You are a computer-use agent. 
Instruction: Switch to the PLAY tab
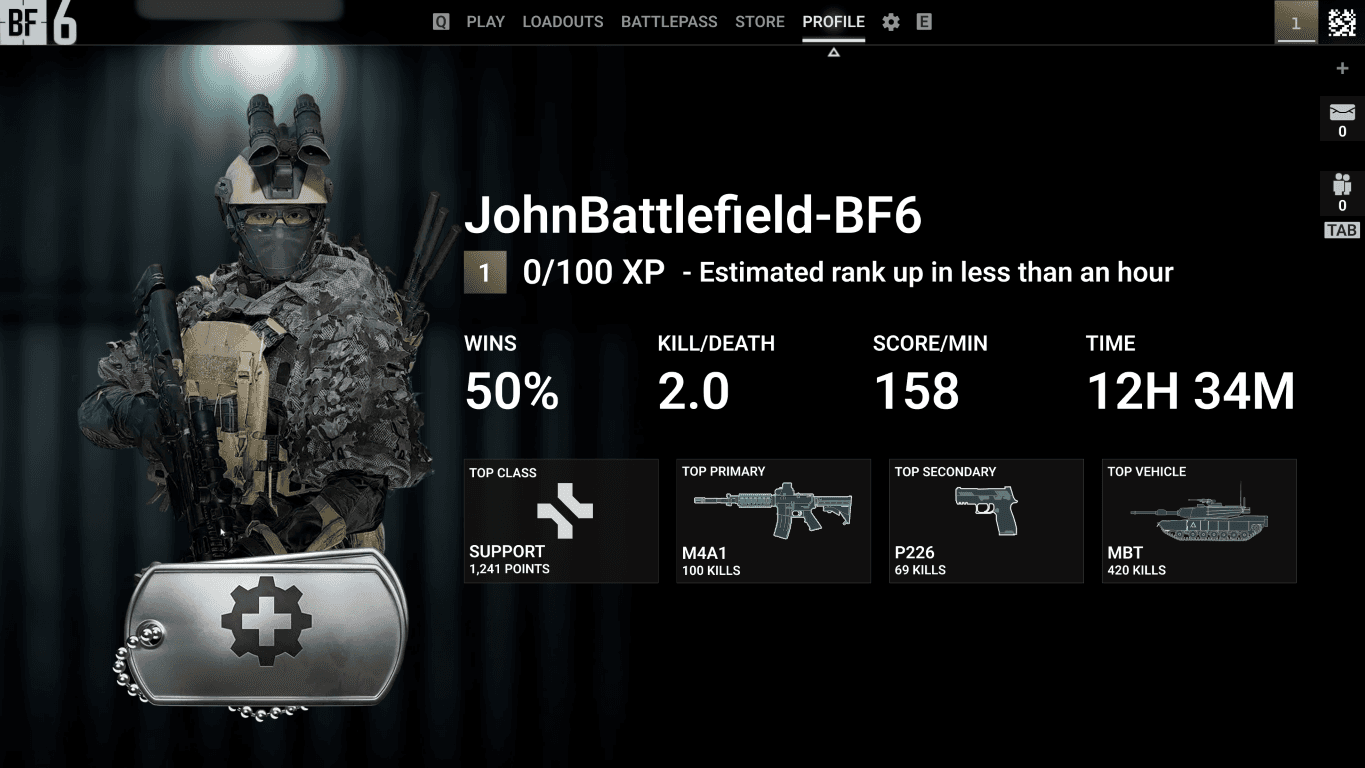pos(485,22)
